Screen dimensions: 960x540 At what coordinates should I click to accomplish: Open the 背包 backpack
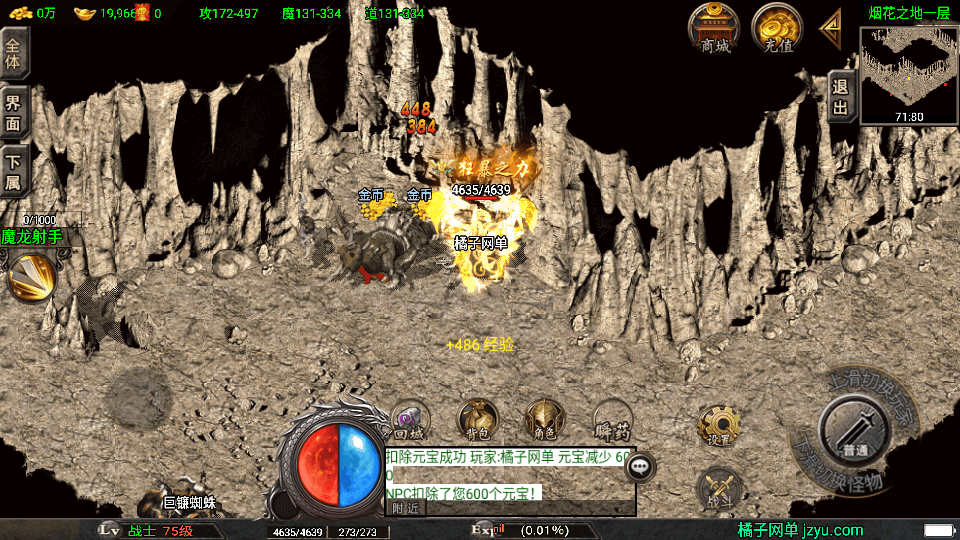click(477, 420)
